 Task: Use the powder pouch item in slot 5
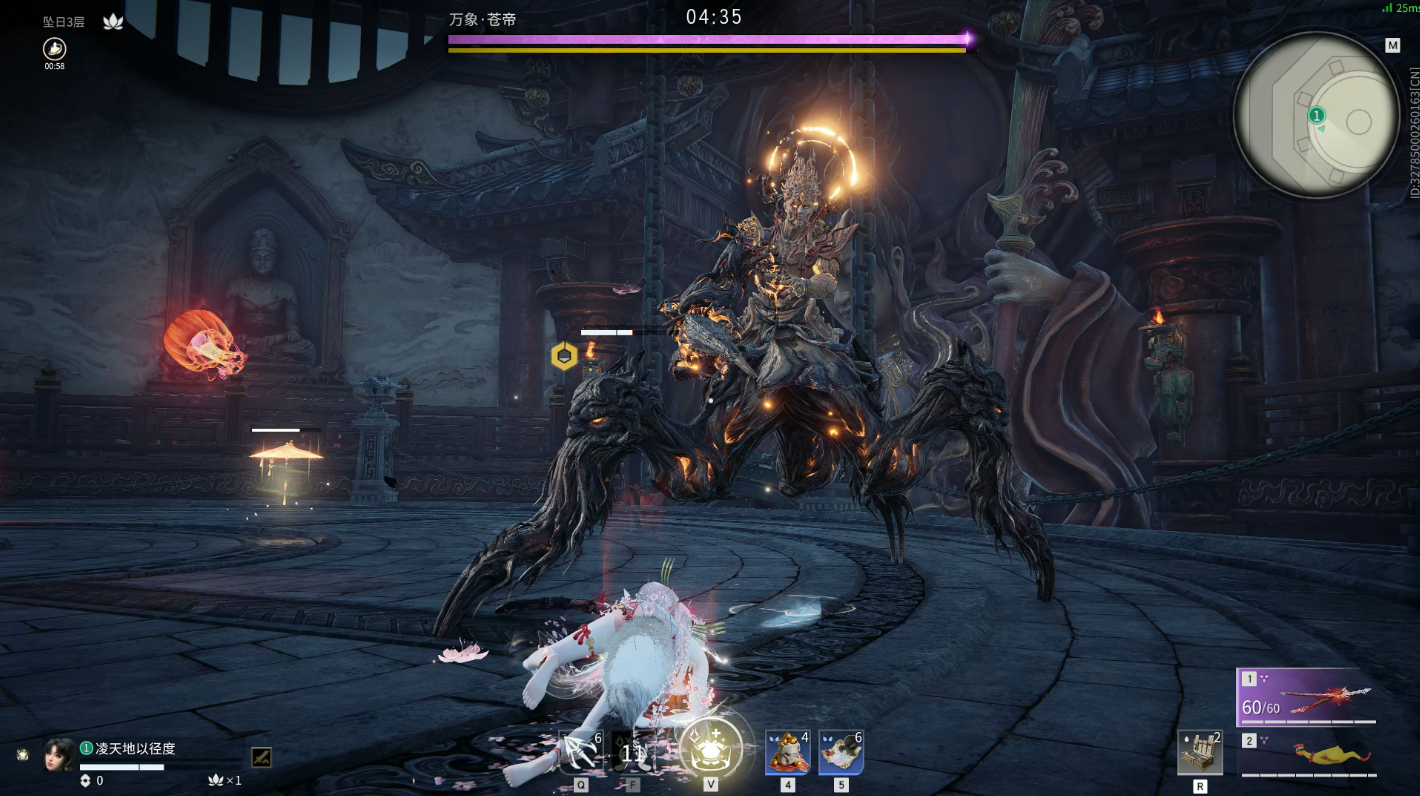pos(841,752)
